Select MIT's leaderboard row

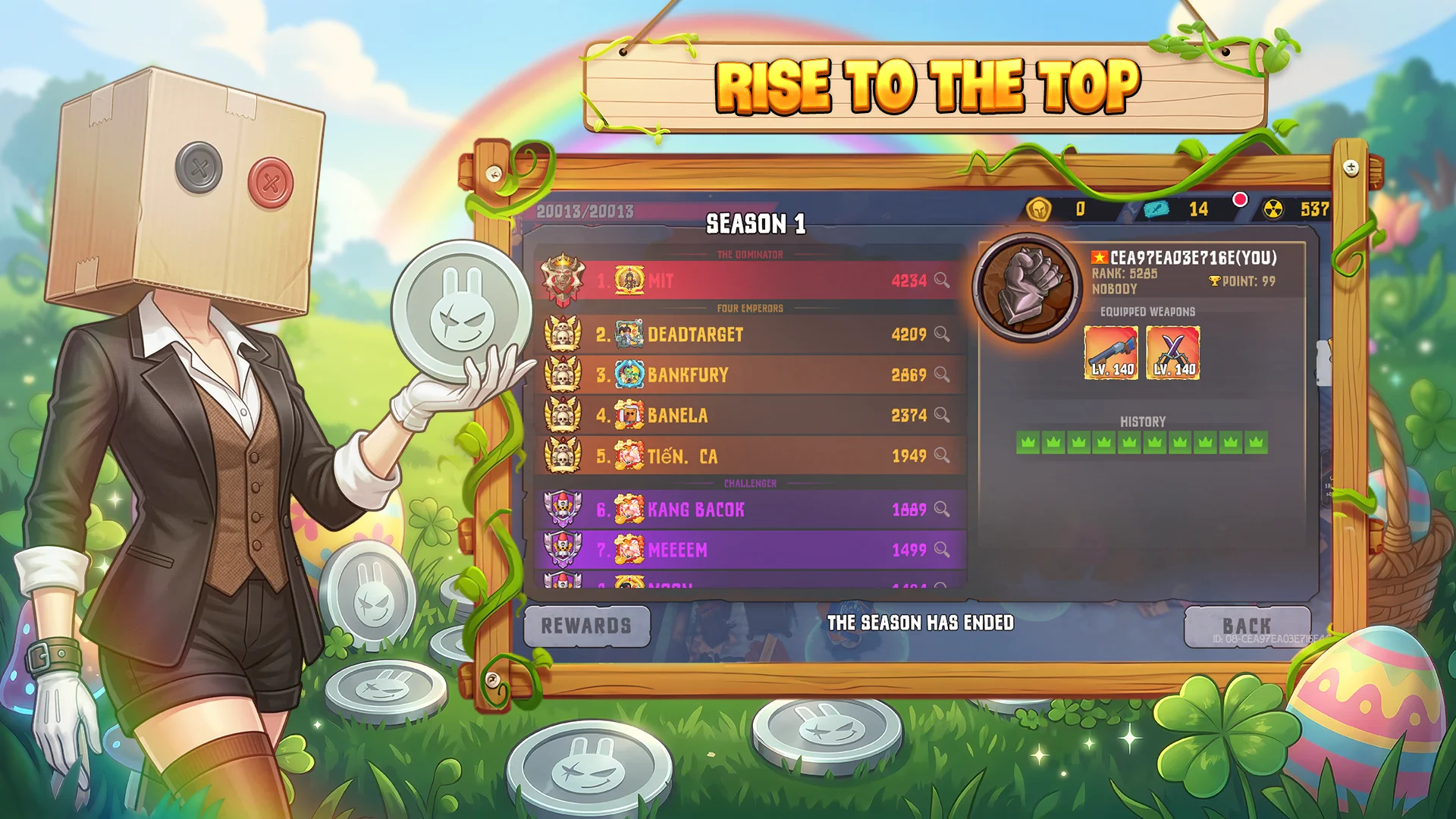pyautogui.click(x=749, y=281)
